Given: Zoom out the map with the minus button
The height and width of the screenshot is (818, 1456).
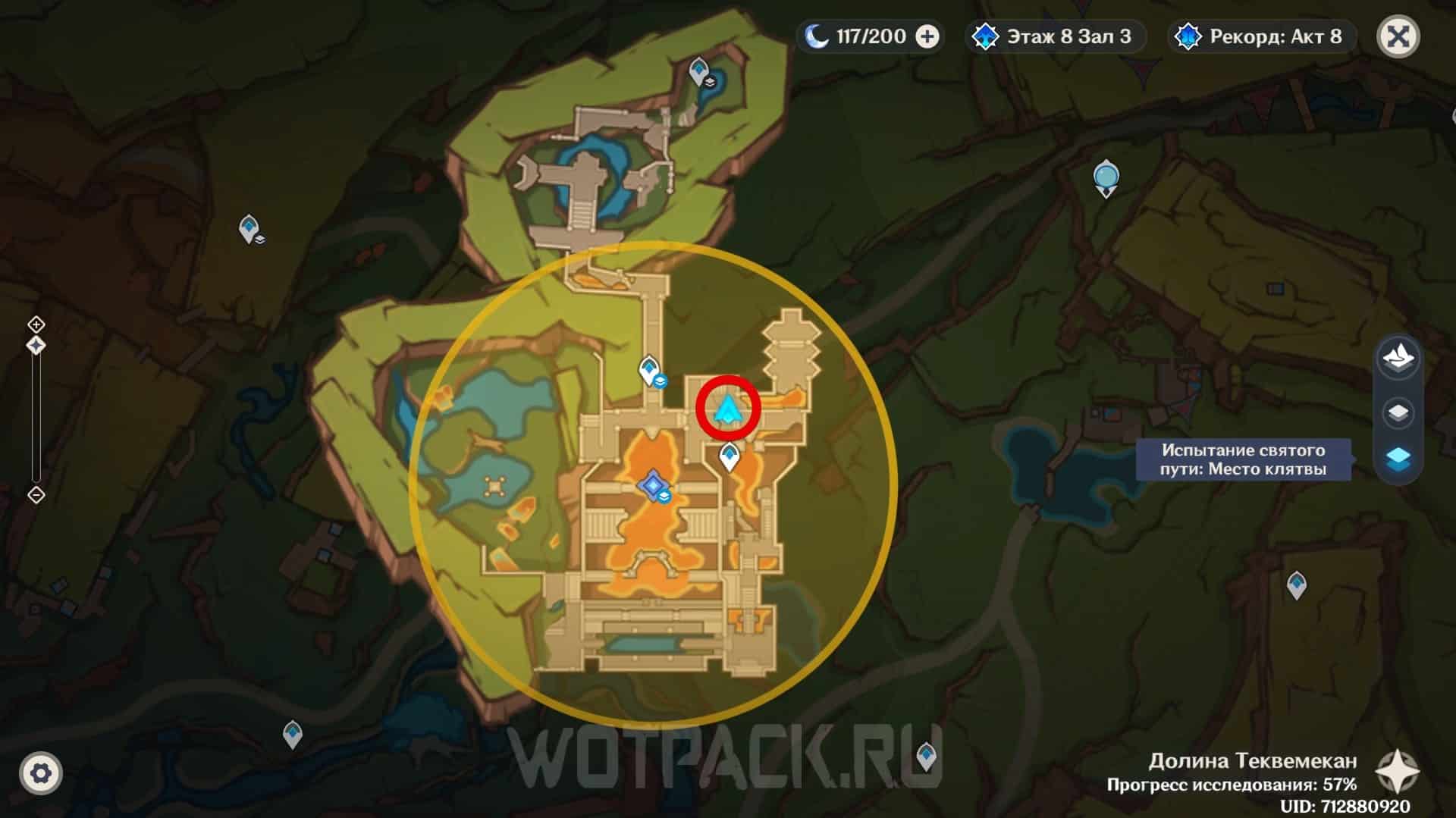Looking at the screenshot, I should 36,495.
